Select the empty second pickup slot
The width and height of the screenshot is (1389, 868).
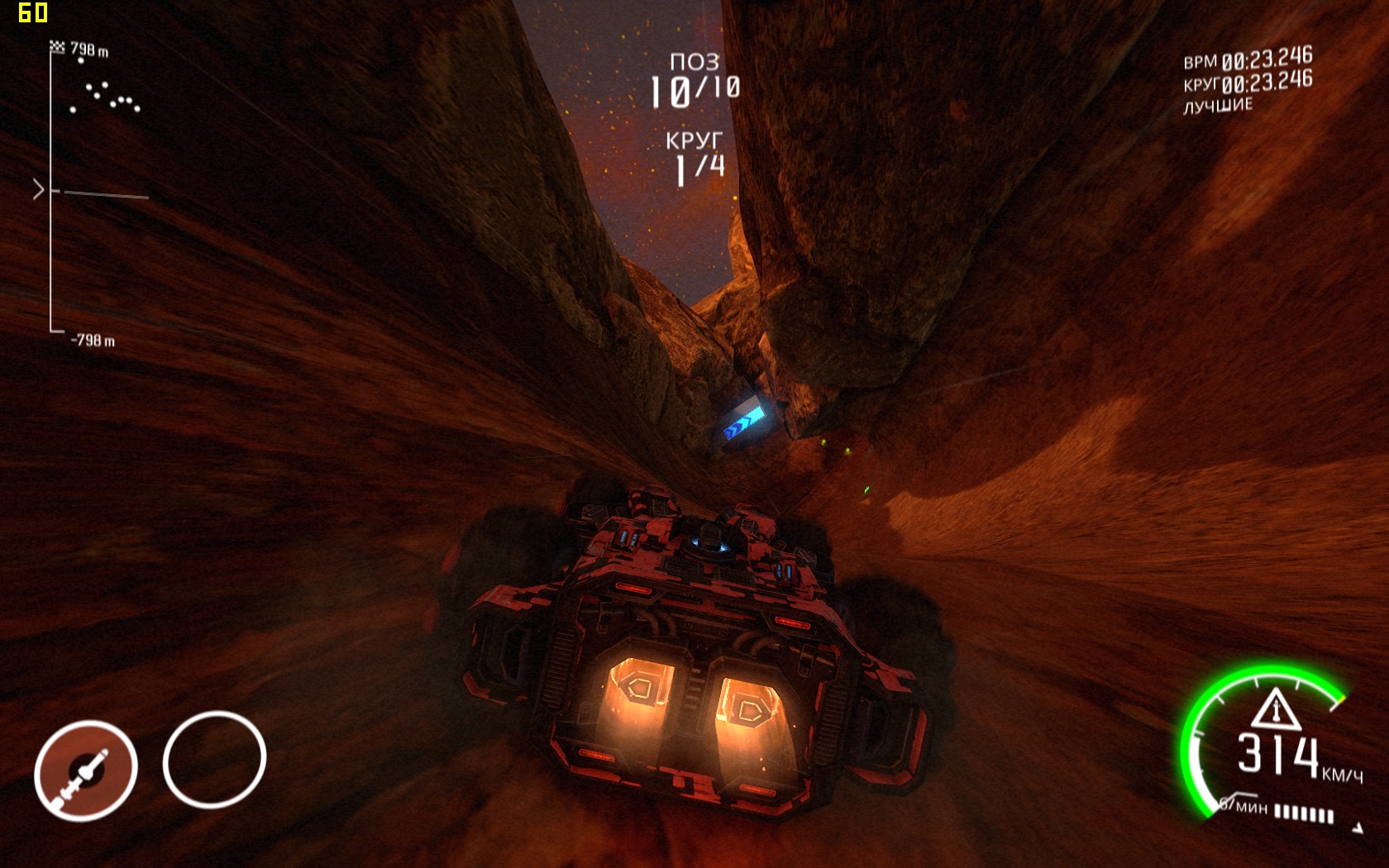click(214, 759)
